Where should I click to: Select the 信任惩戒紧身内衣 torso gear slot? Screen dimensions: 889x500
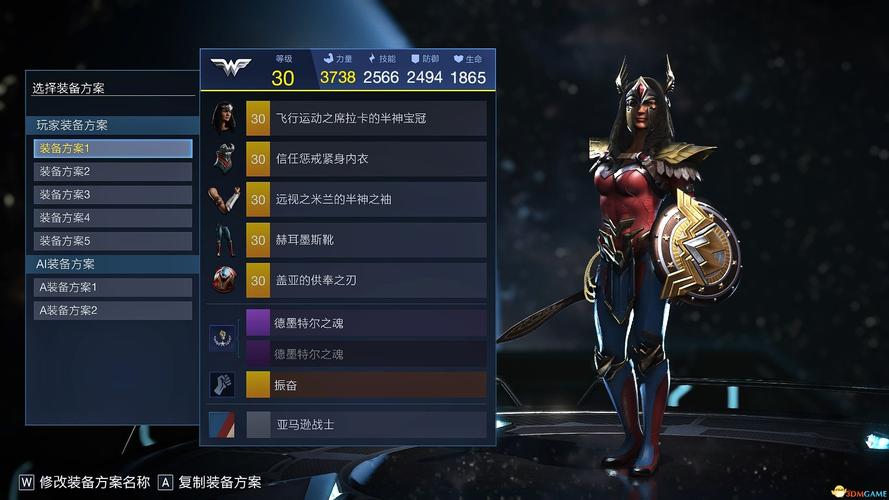(365, 159)
